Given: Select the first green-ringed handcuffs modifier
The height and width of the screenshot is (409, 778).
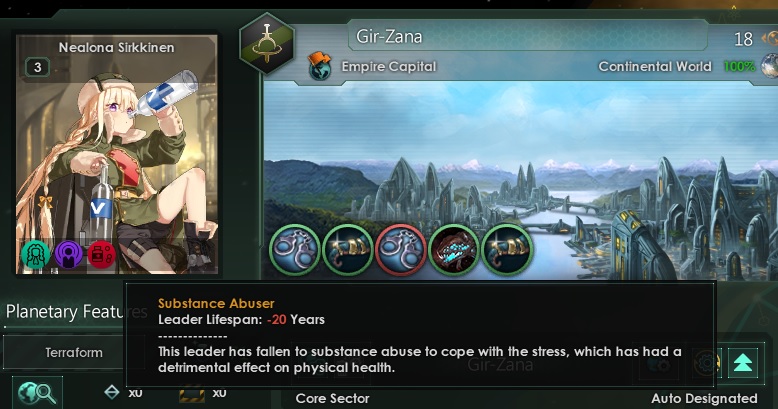Looking at the screenshot, I should pyautogui.click(x=295, y=249).
